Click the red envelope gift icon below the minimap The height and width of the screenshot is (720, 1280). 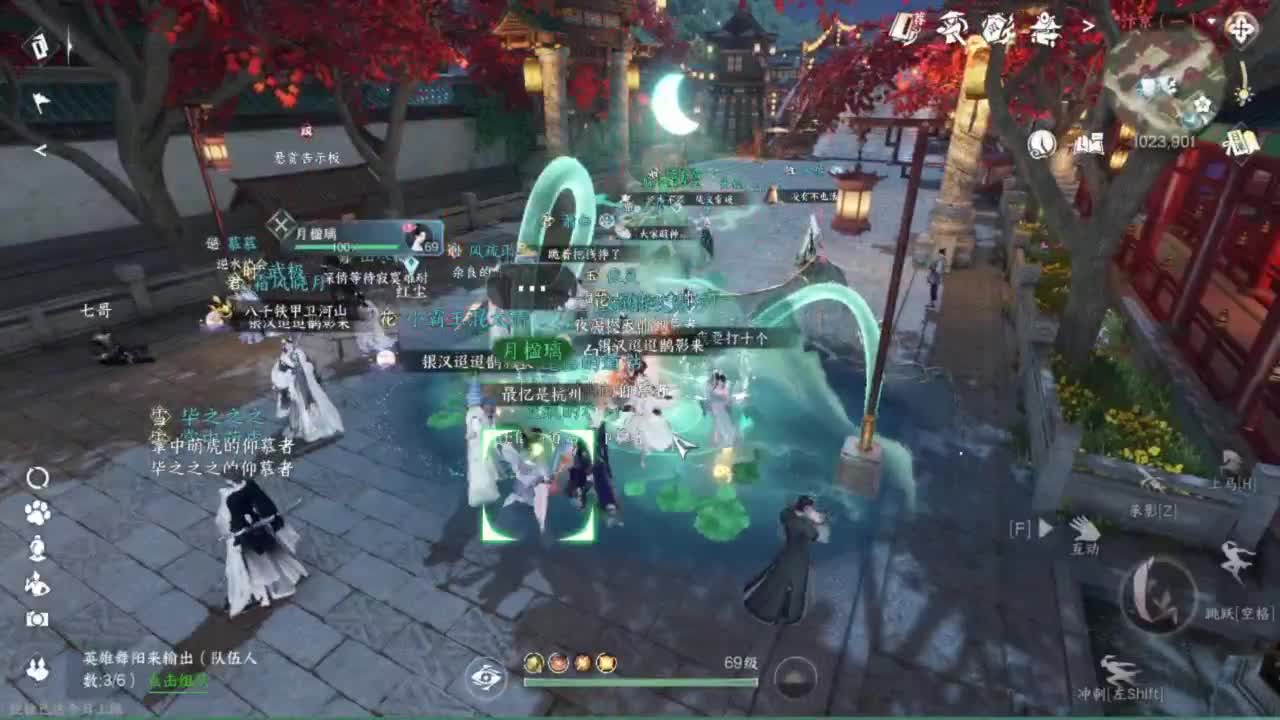[x=1244, y=141]
